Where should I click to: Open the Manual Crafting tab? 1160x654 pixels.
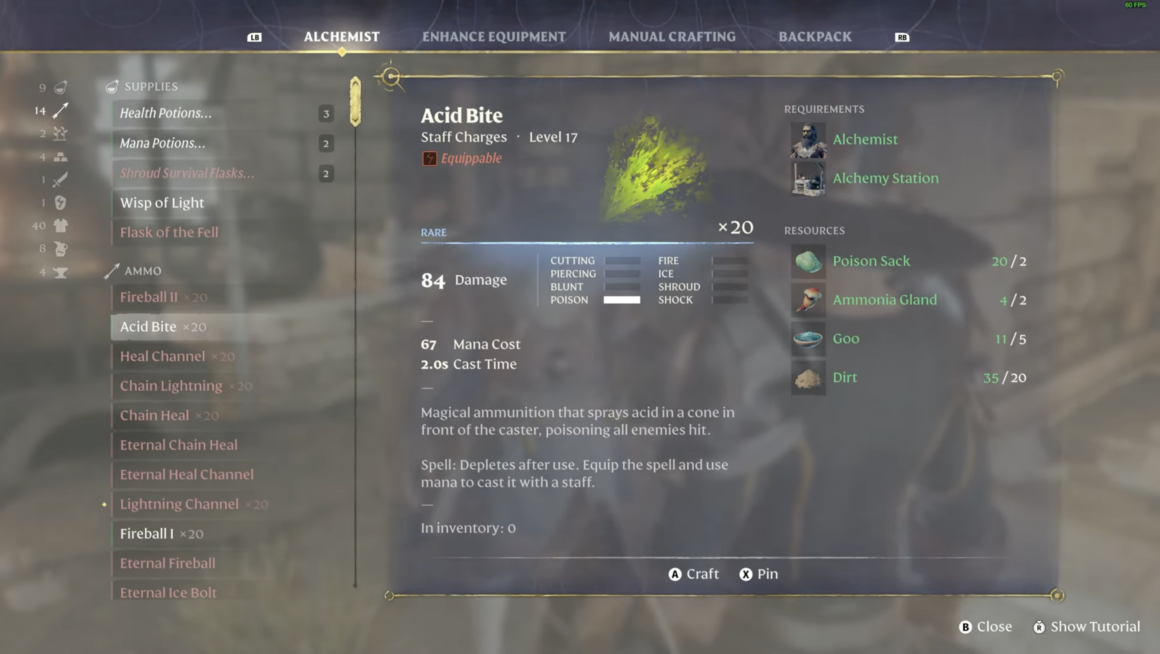[x=672, y=37]
